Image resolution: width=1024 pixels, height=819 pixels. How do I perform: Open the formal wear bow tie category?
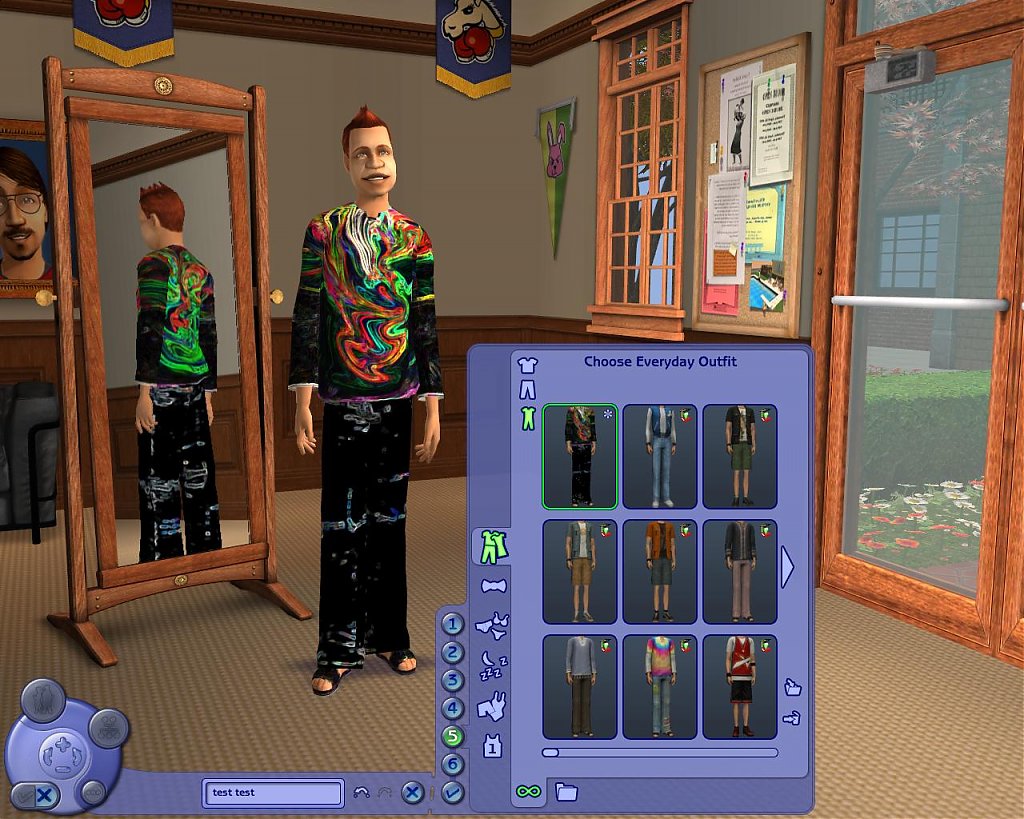pos(493,585)
